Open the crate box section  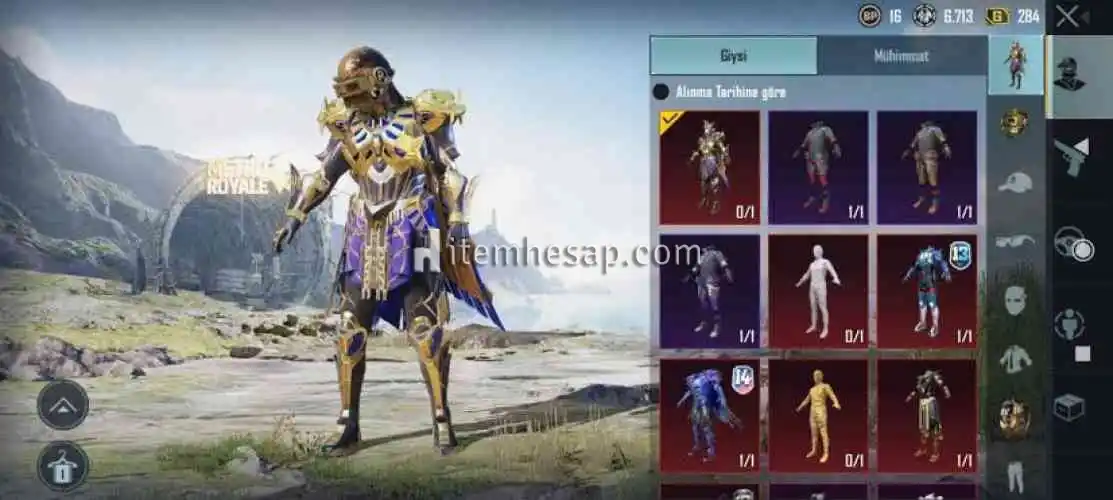point(1069,407)
